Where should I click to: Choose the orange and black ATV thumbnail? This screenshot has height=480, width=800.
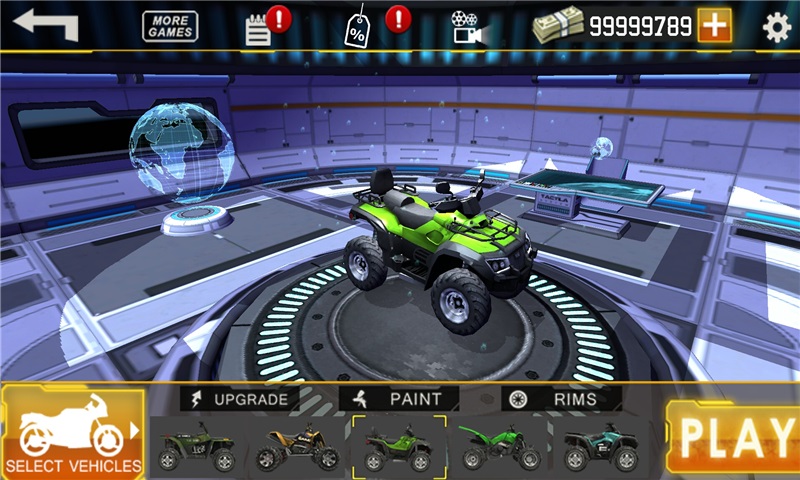pos(298,447)
